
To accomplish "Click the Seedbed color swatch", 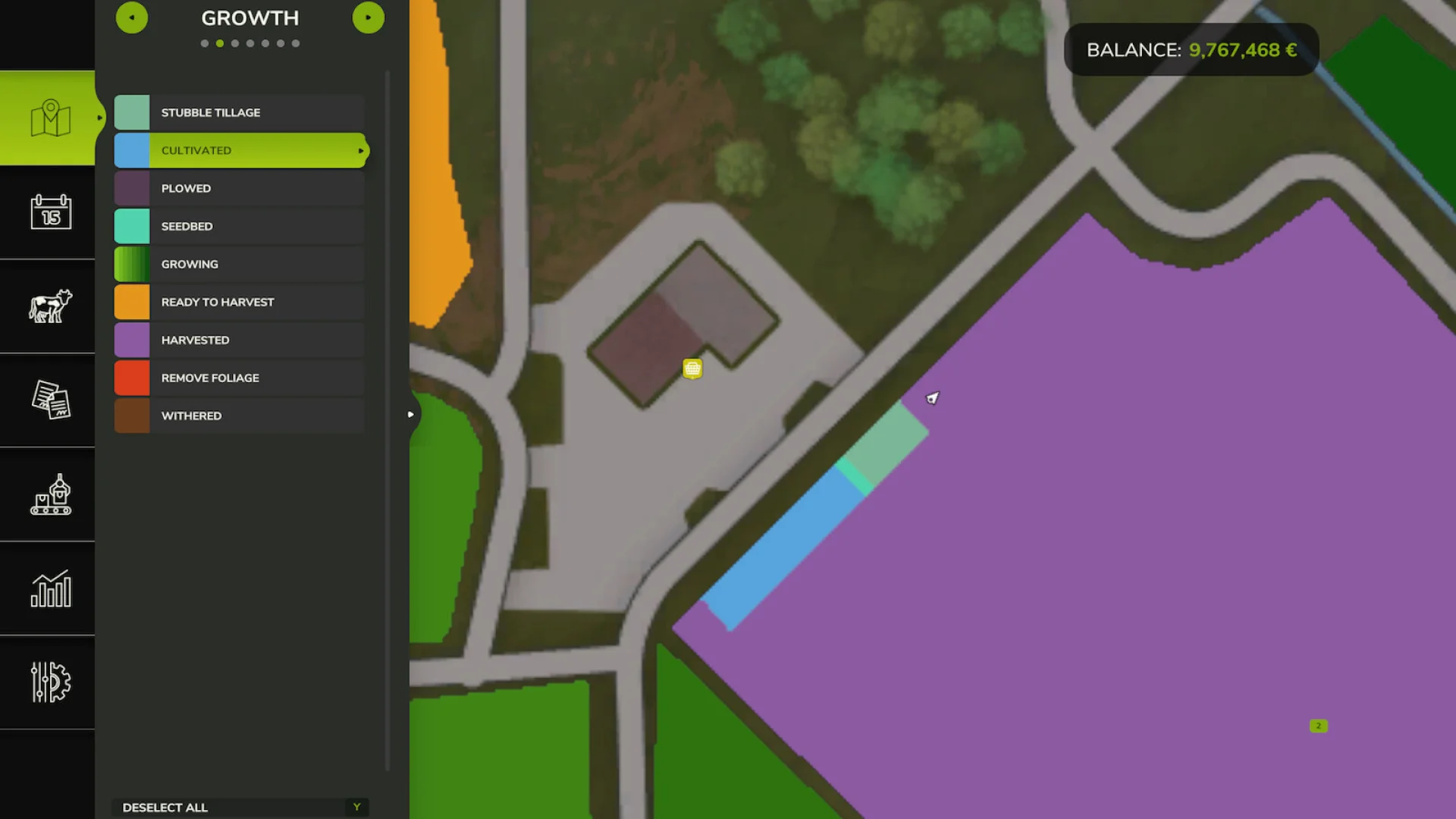I will (x=133, y=226).
